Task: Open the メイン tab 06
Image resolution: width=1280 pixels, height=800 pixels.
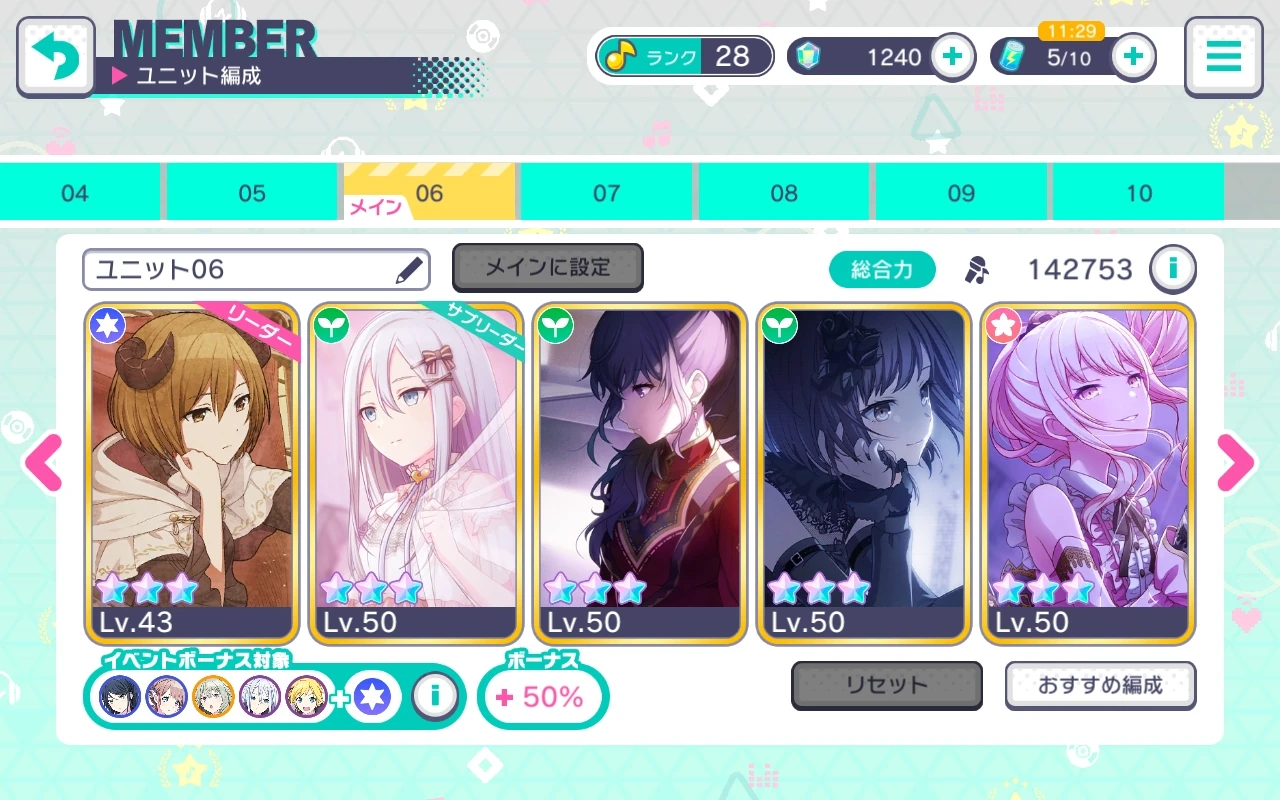Action: 428,192
